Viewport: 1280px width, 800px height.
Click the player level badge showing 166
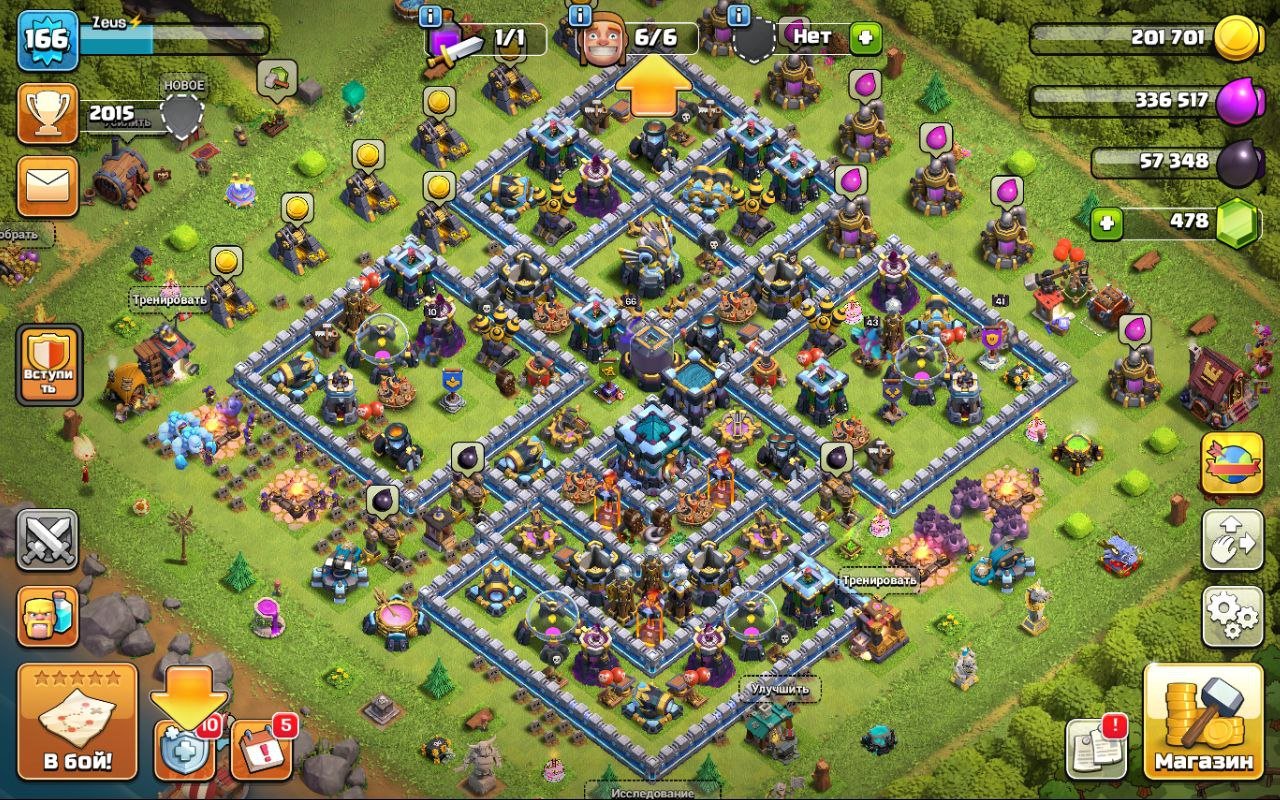coord(47,40)
